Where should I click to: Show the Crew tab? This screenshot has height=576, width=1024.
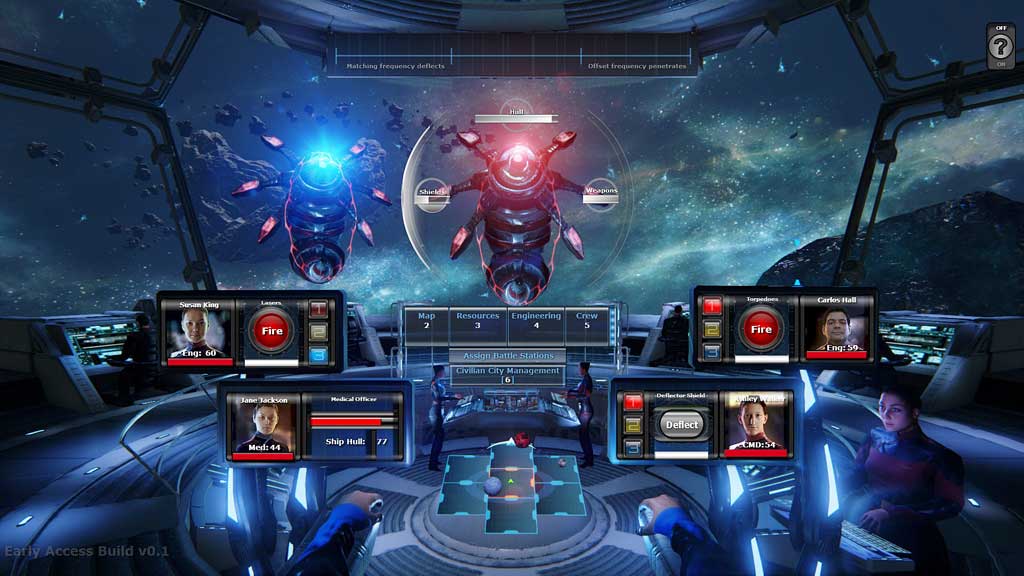click(x=587, y=320)
